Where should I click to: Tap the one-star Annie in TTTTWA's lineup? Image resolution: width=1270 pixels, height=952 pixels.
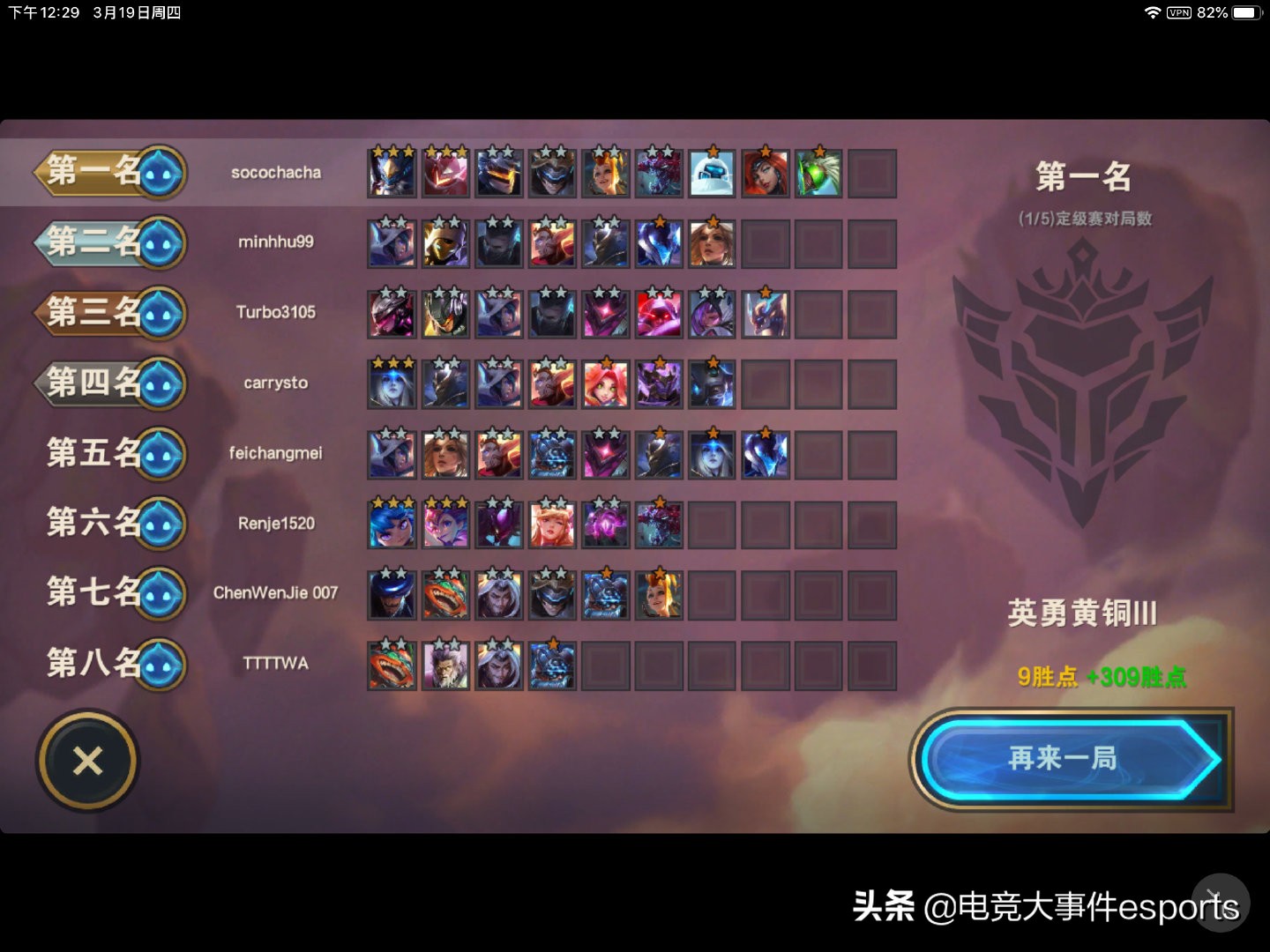pos(551,666)
